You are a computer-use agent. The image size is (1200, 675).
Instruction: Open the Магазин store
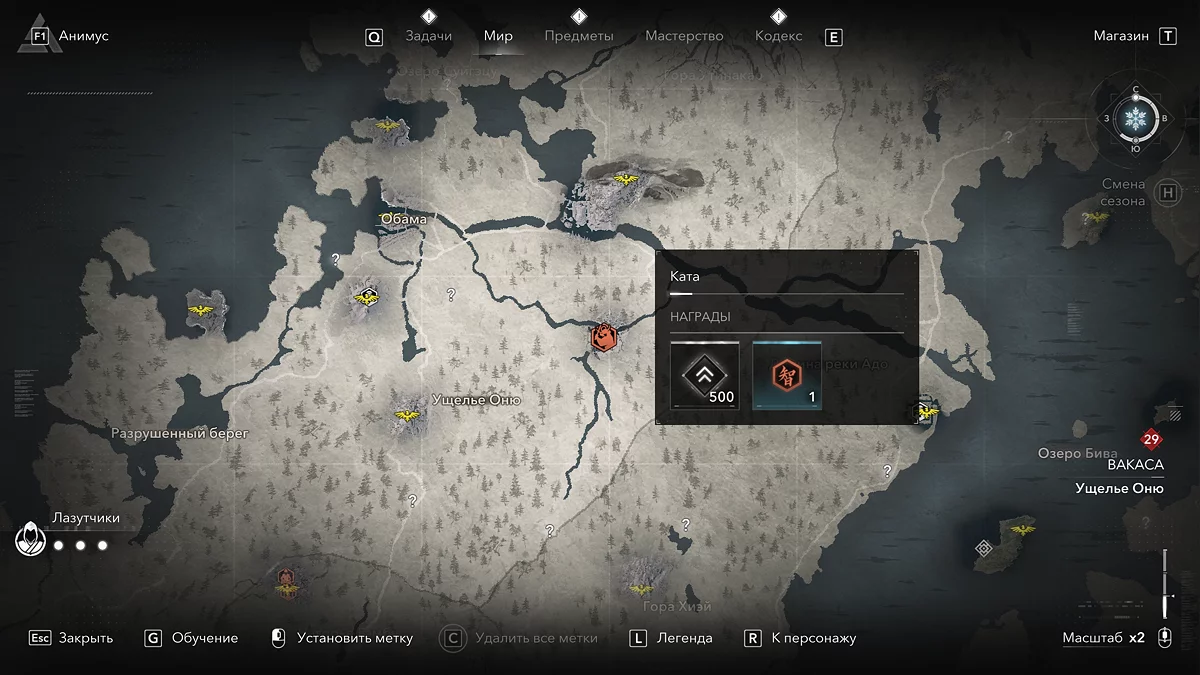1121,36
